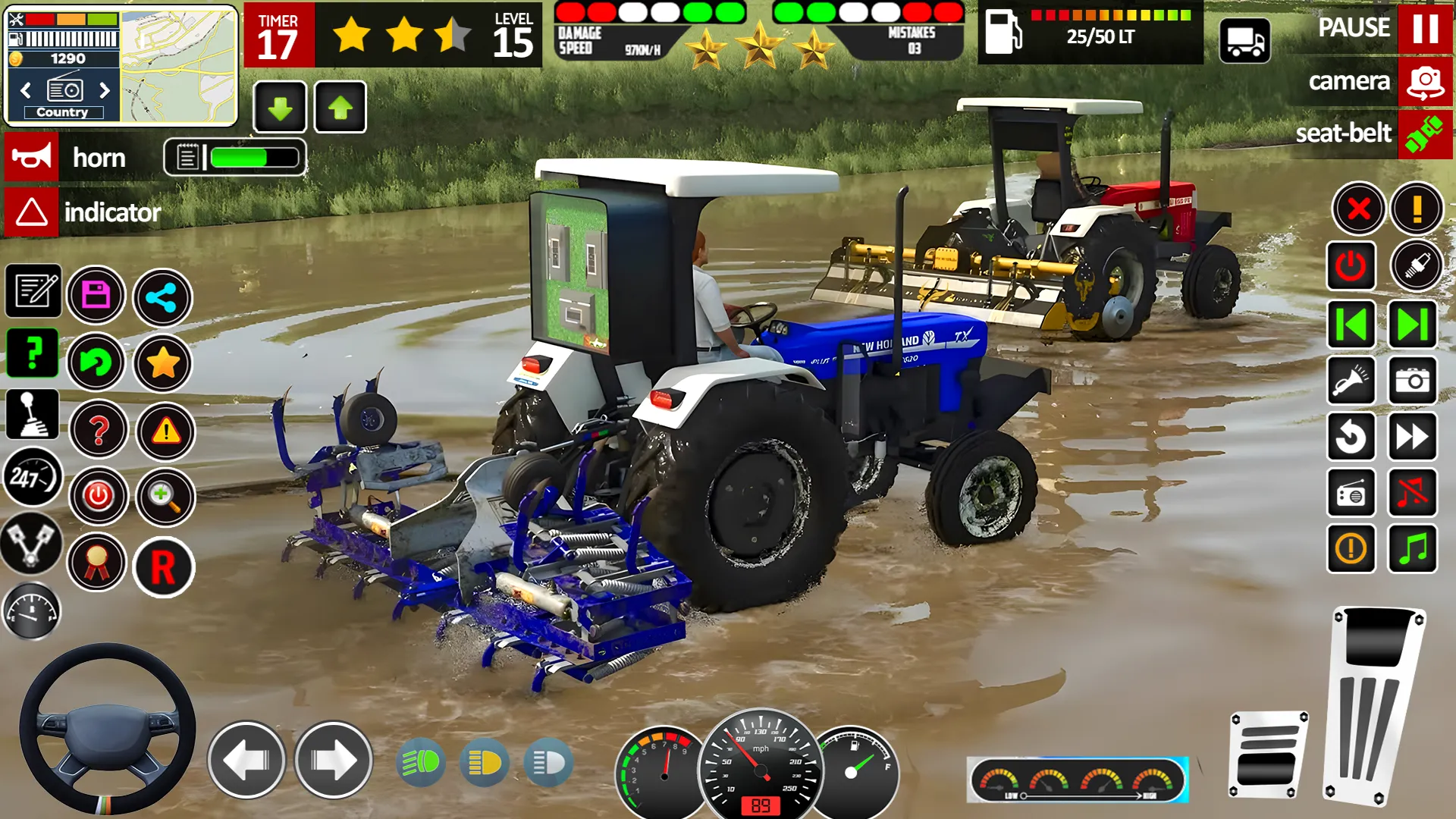This screenshot has width=1456, height=819.
Task: Turn on the hazard indicator
Action: pos(32,212)
